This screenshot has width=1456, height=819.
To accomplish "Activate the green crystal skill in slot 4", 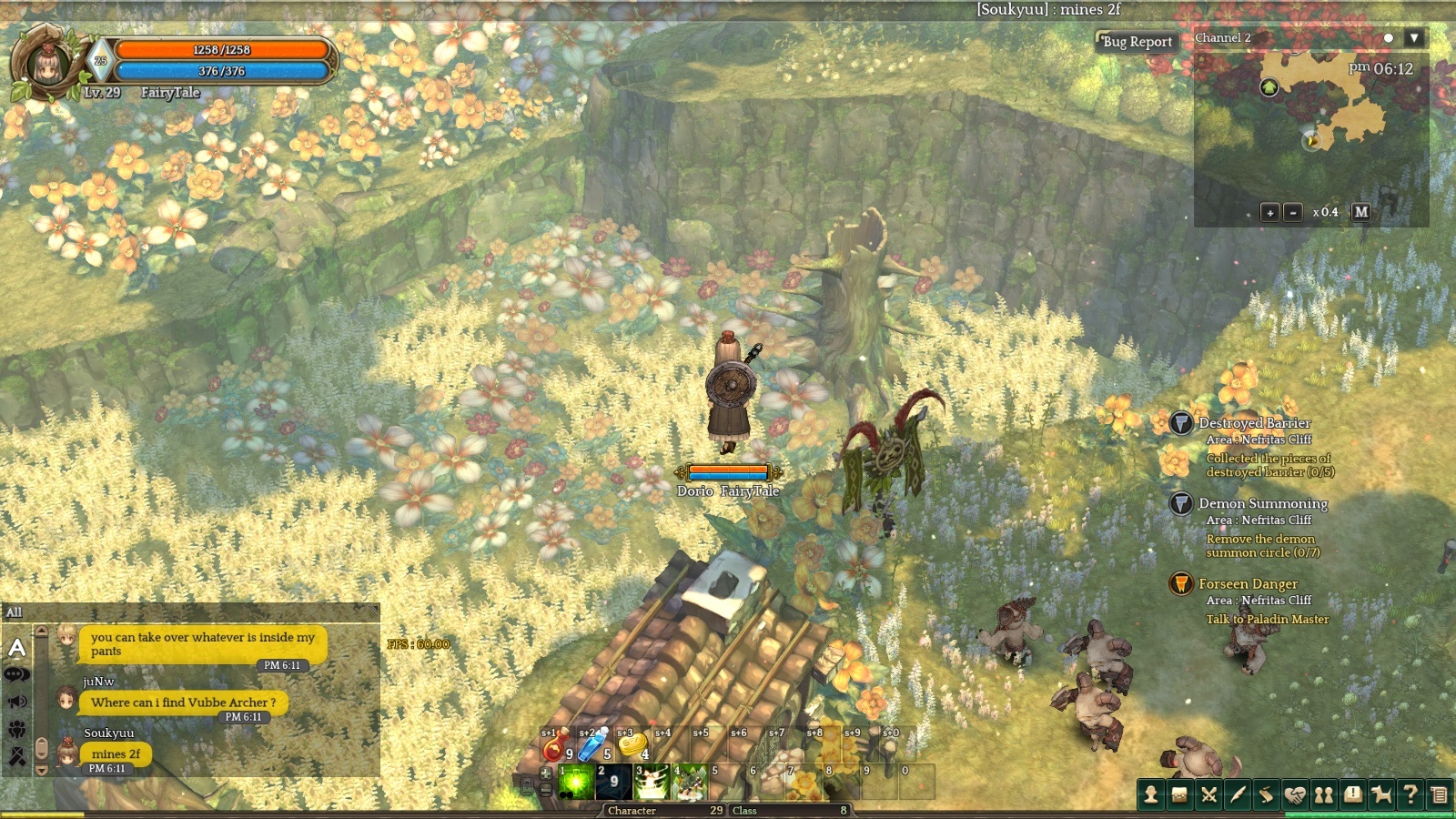I will coord(690,782).
